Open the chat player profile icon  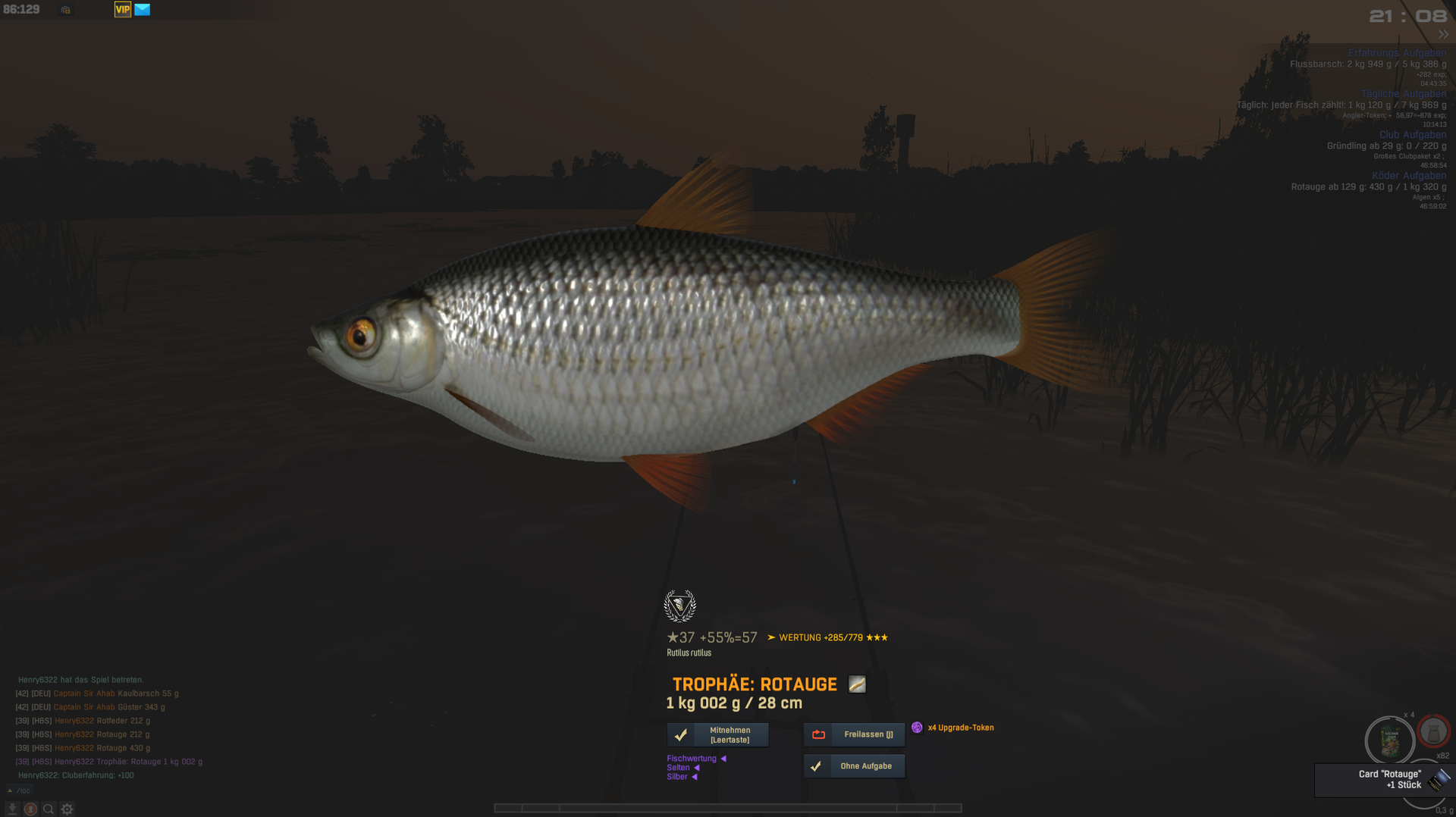pos(30,809)
